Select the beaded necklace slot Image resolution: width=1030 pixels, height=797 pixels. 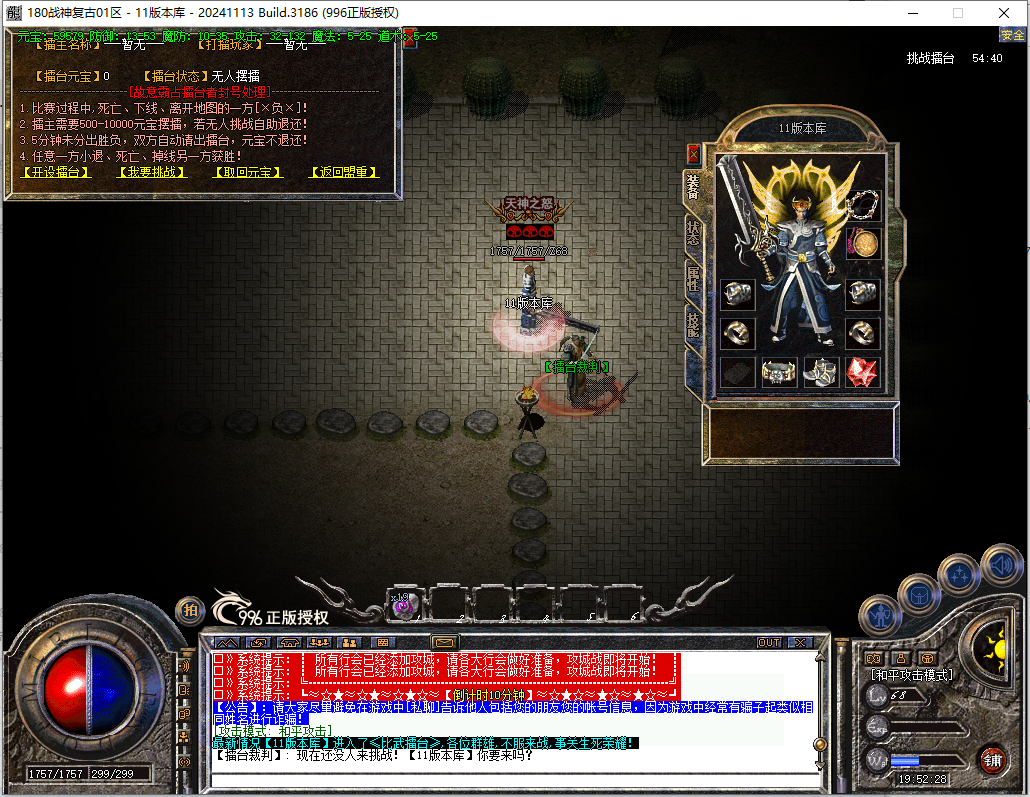(x=862, y=204)
